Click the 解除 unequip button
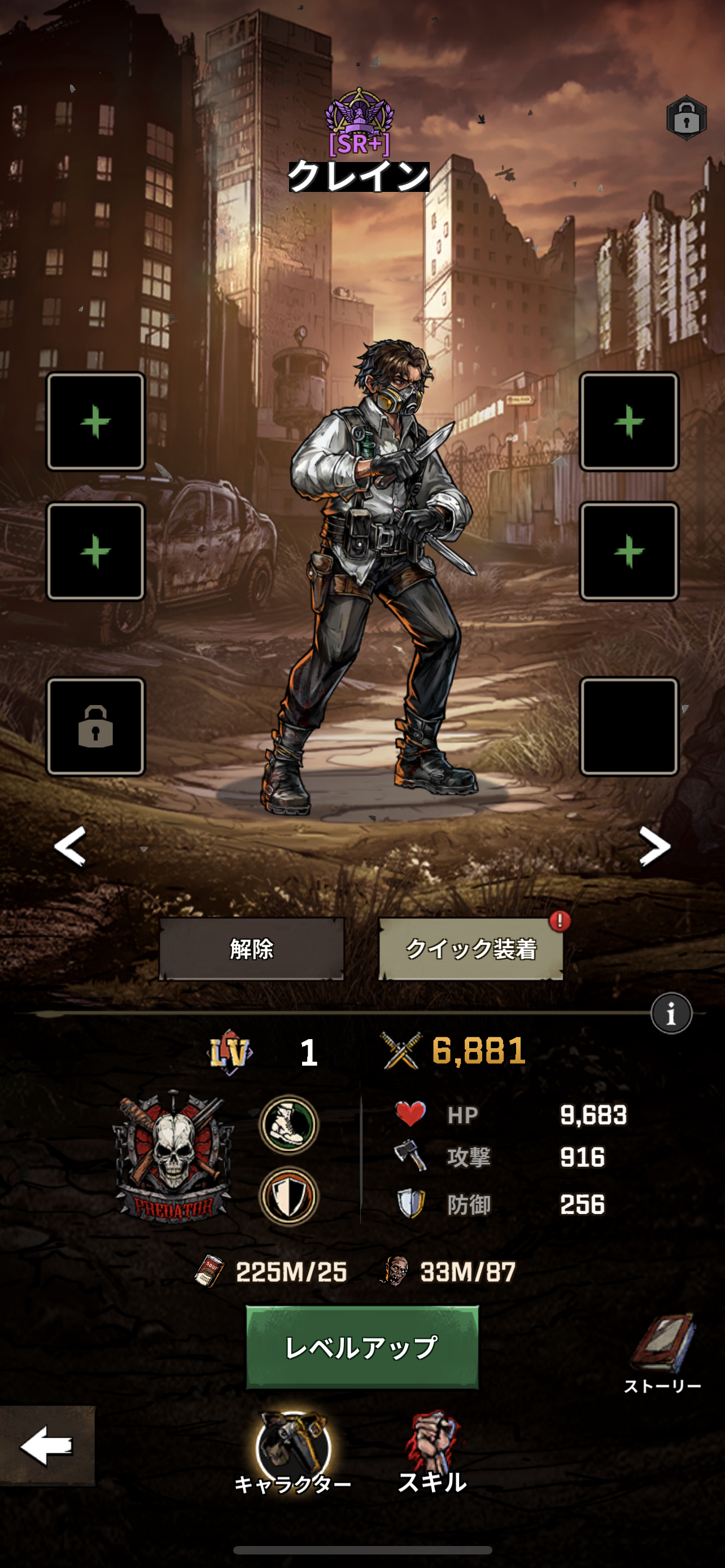The width and height of the screenshot is (725, 1568). [251, 948]
